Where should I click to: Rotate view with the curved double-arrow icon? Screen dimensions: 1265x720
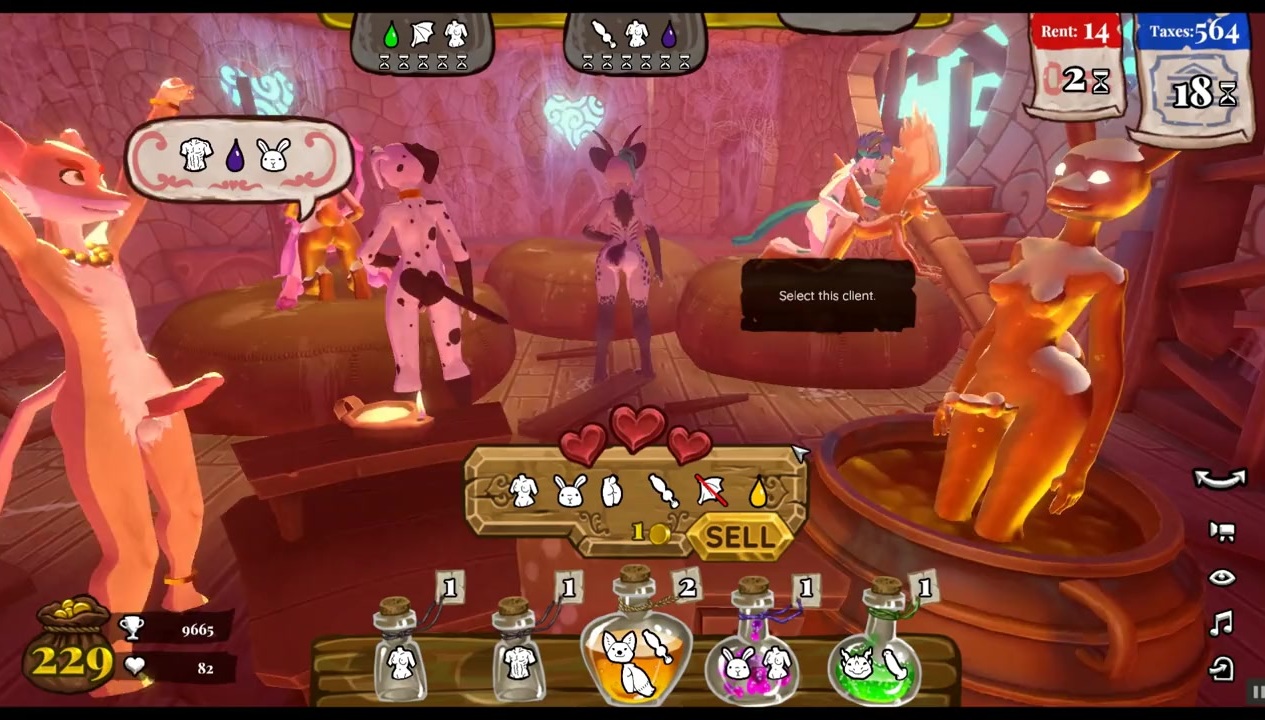pyautogui.click(x=1220, y=479)
